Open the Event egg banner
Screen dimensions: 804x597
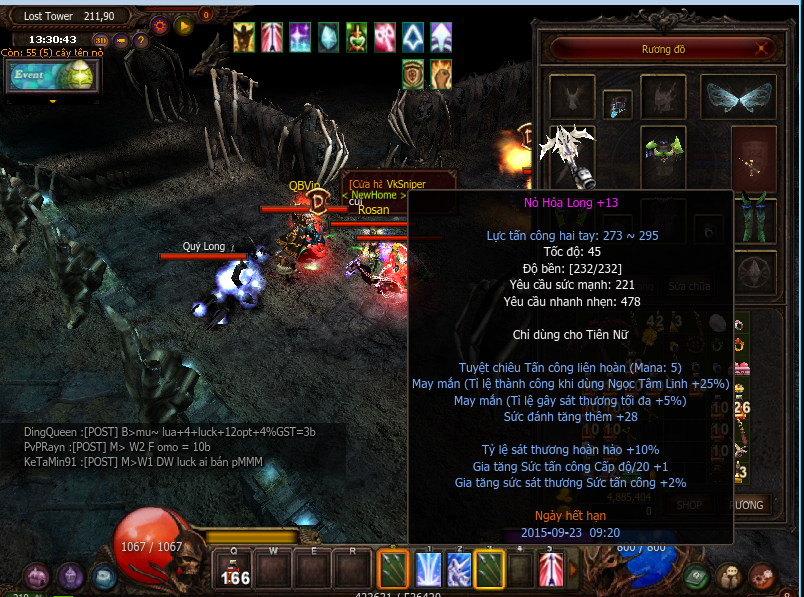pos(52,76)
